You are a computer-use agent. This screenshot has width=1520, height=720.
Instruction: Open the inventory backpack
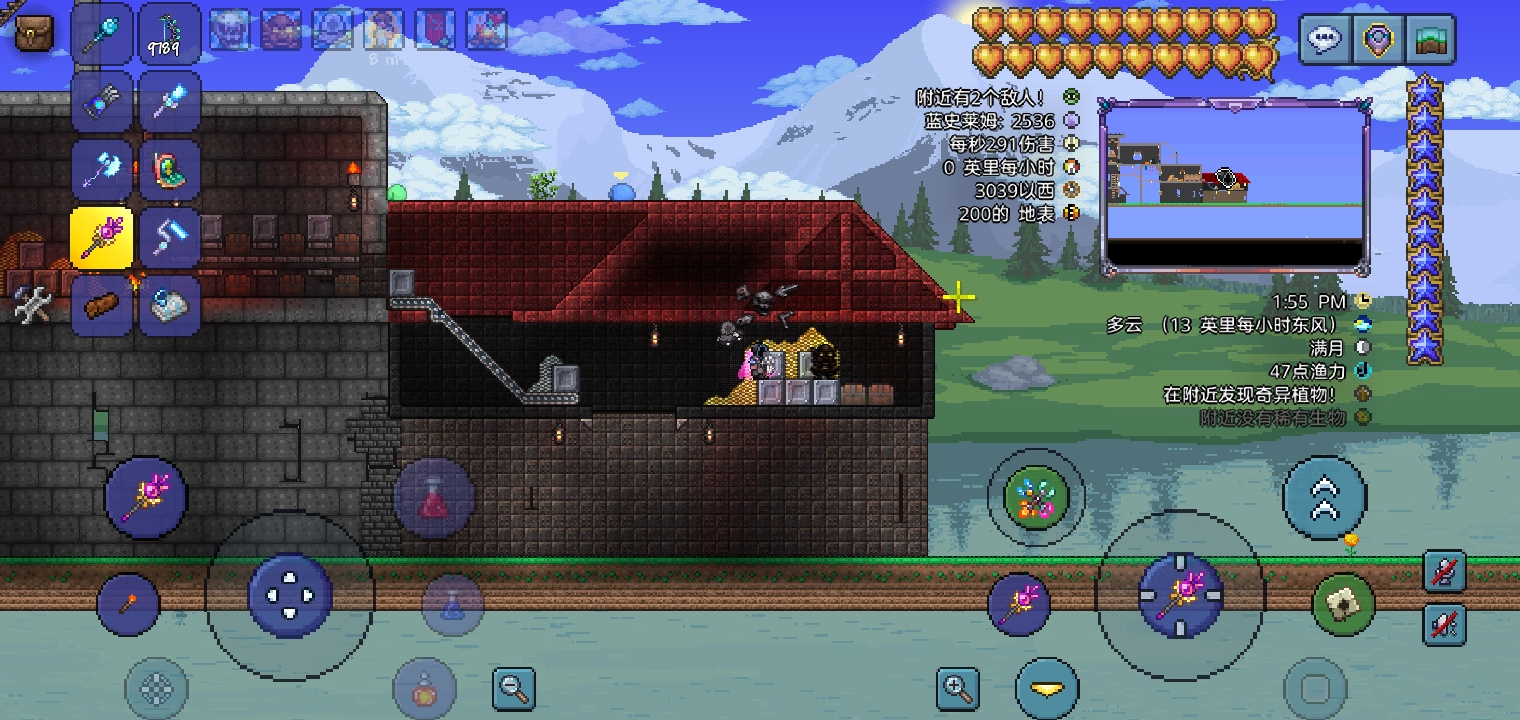[34, 34]
